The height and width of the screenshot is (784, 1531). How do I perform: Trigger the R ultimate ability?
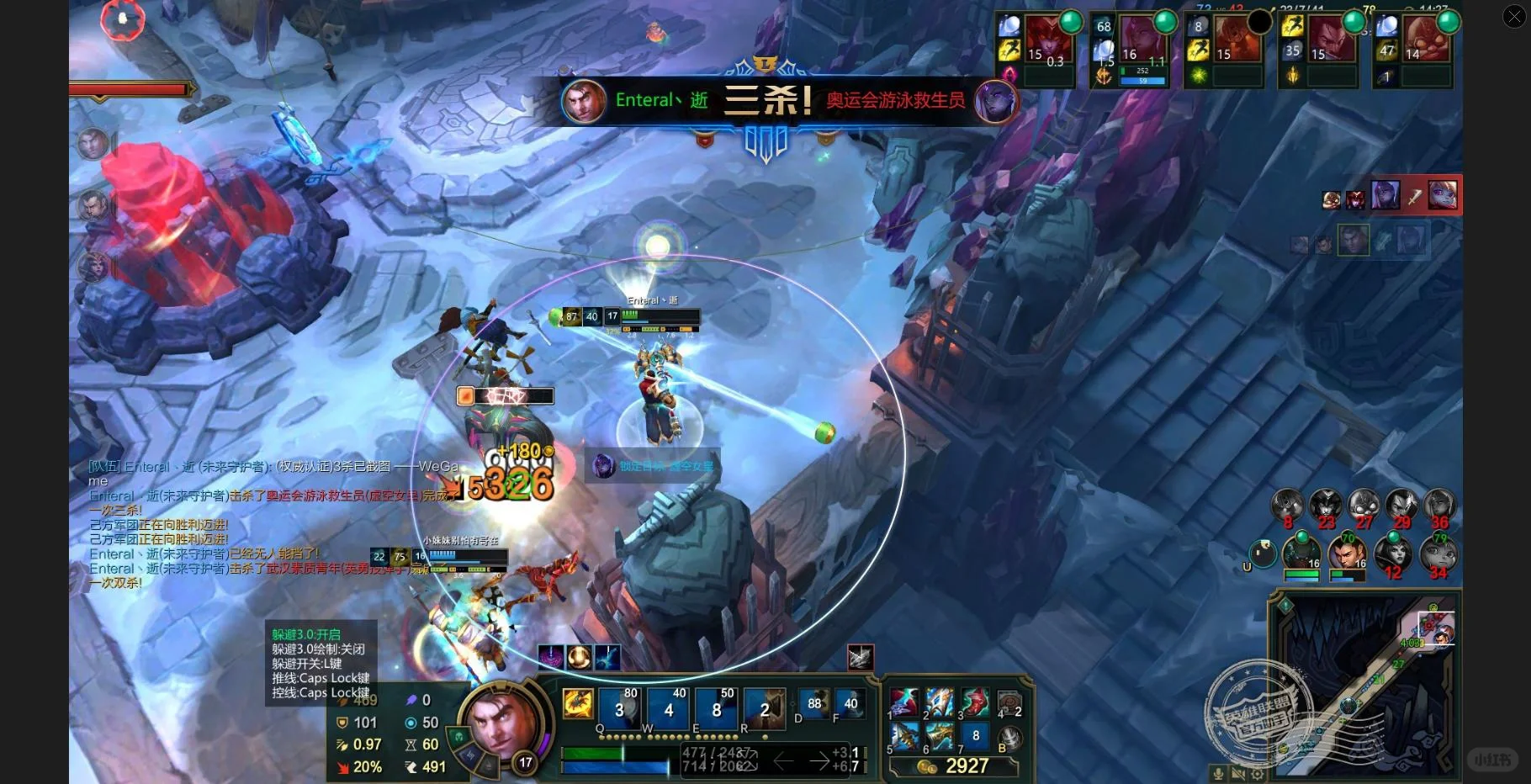765,708
